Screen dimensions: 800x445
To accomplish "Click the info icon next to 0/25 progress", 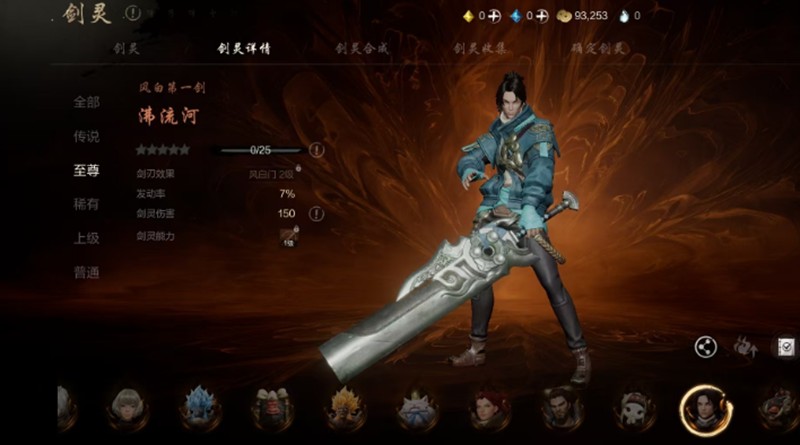I will (316, 150).
